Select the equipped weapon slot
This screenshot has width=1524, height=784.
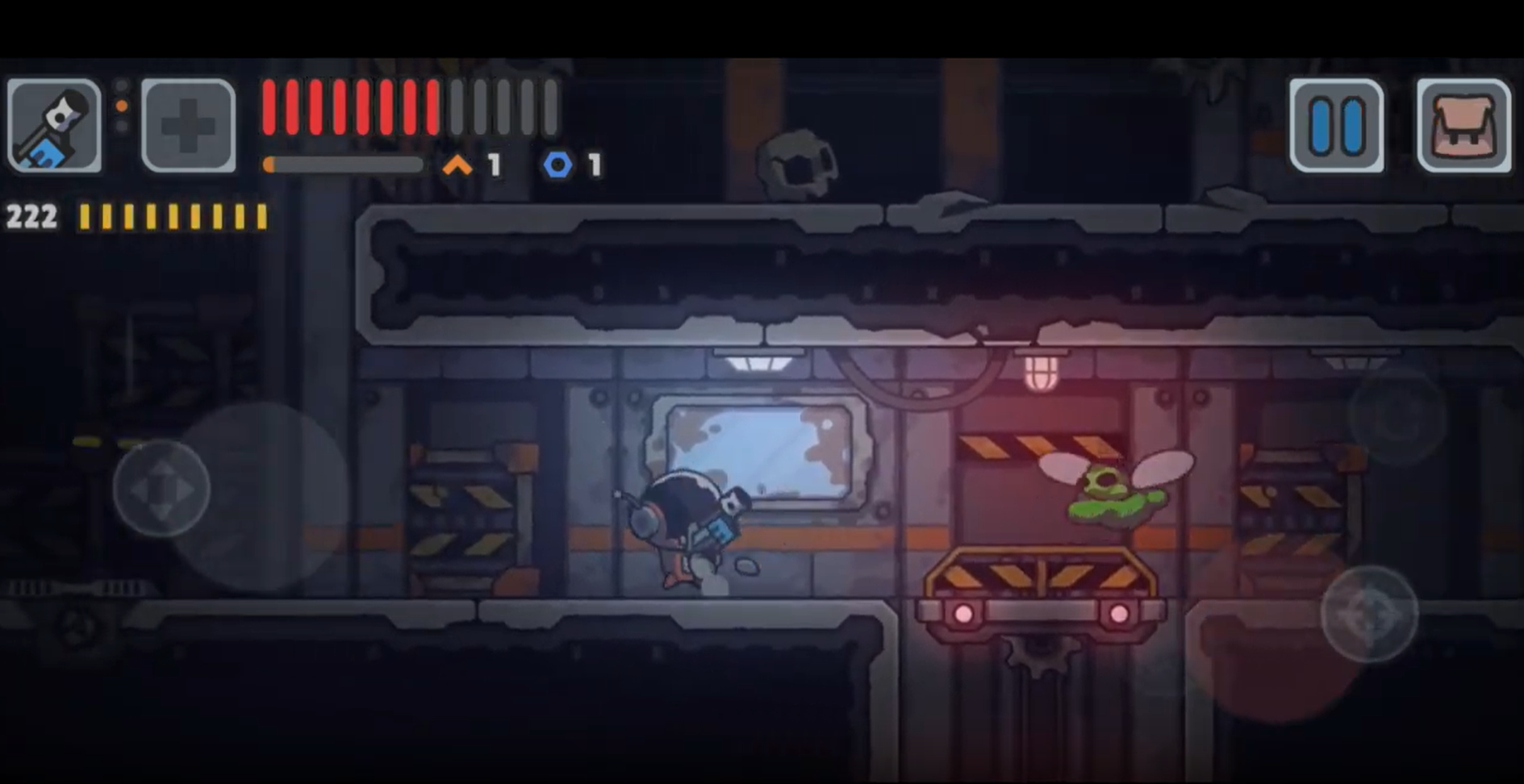pyautogui.click(x=53, y=123)
